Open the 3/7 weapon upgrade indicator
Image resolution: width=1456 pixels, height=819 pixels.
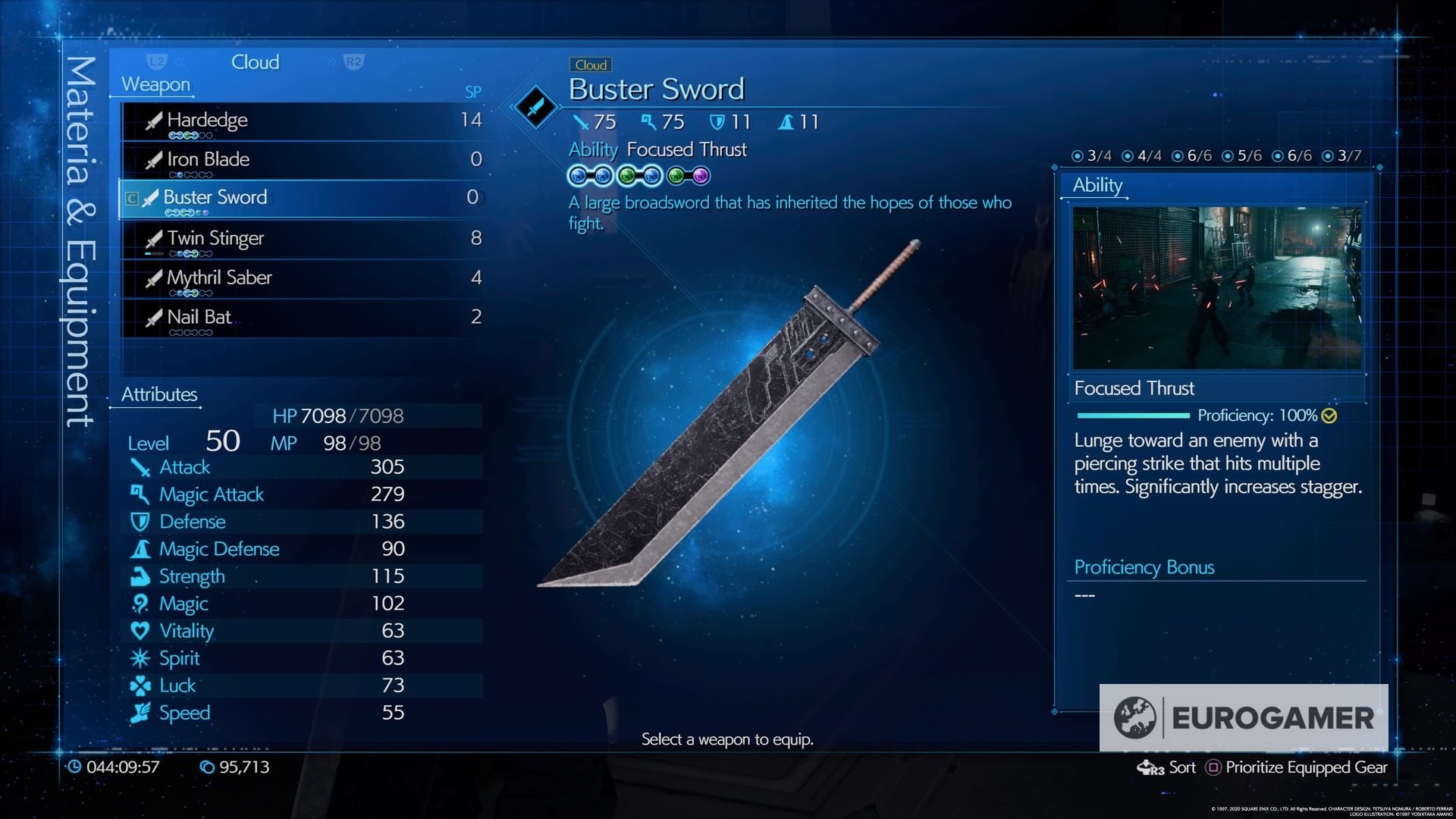(x=1342, y=156)
